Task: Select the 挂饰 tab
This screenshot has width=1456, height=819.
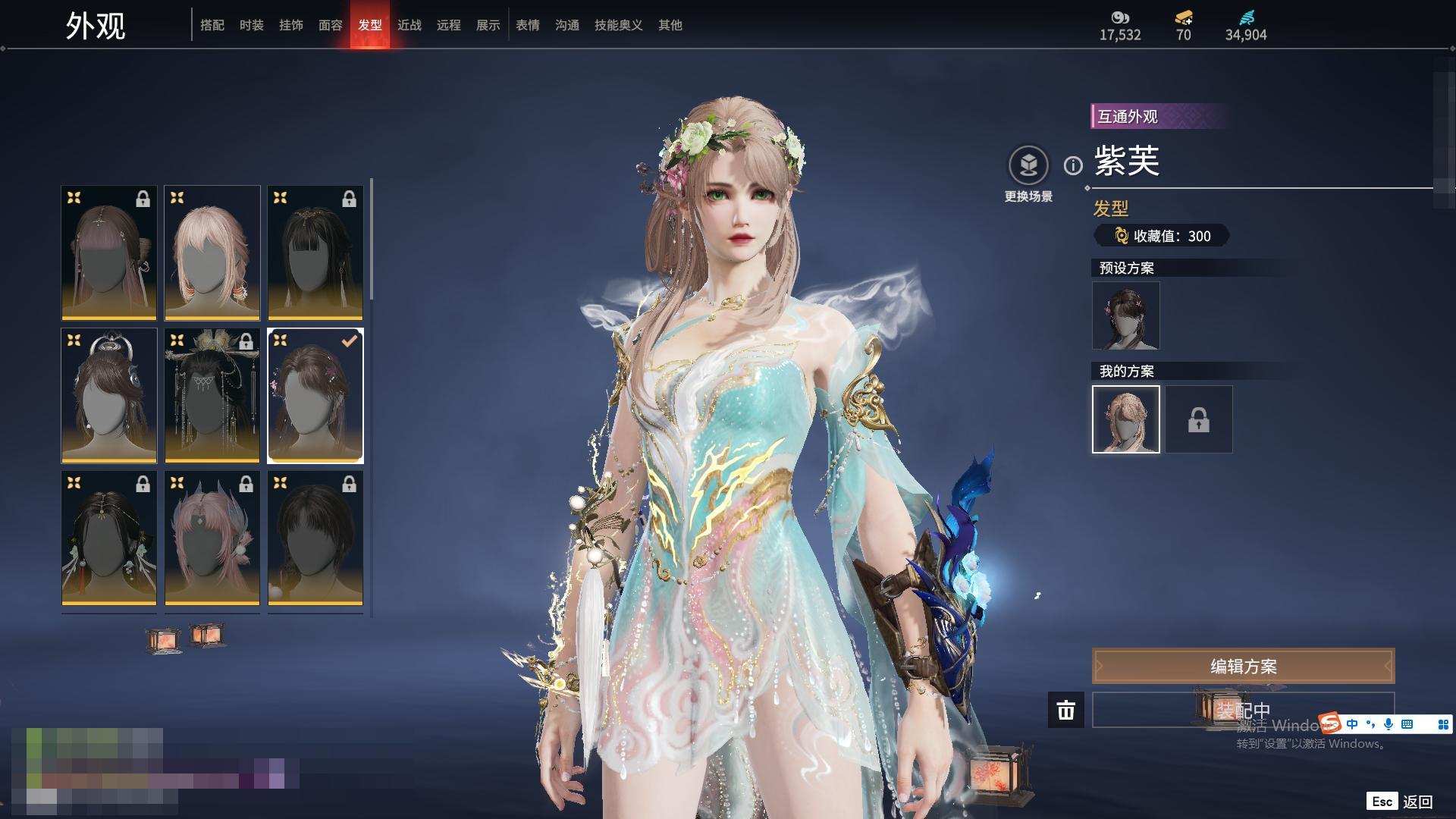Action: click(291, 25)
